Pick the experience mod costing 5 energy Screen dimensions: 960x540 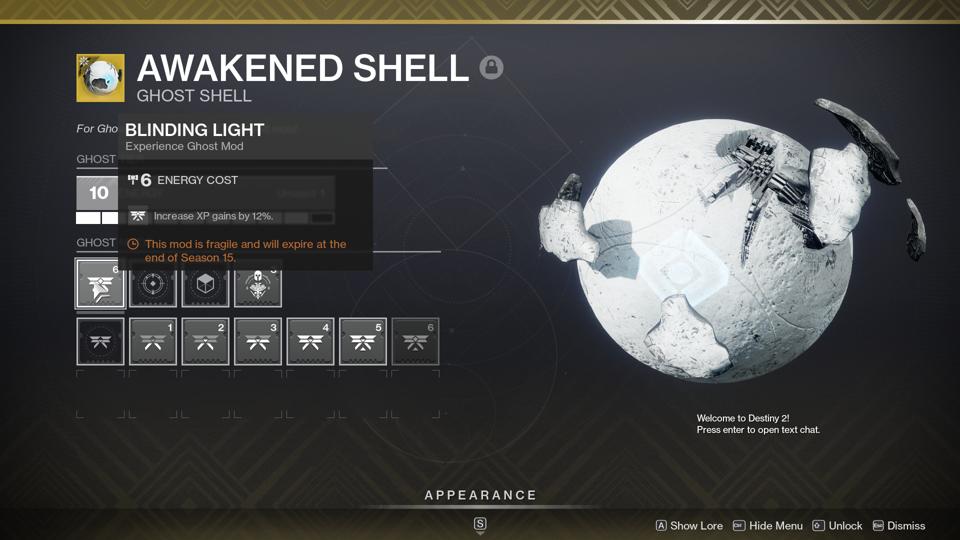[x=362, y=342]
